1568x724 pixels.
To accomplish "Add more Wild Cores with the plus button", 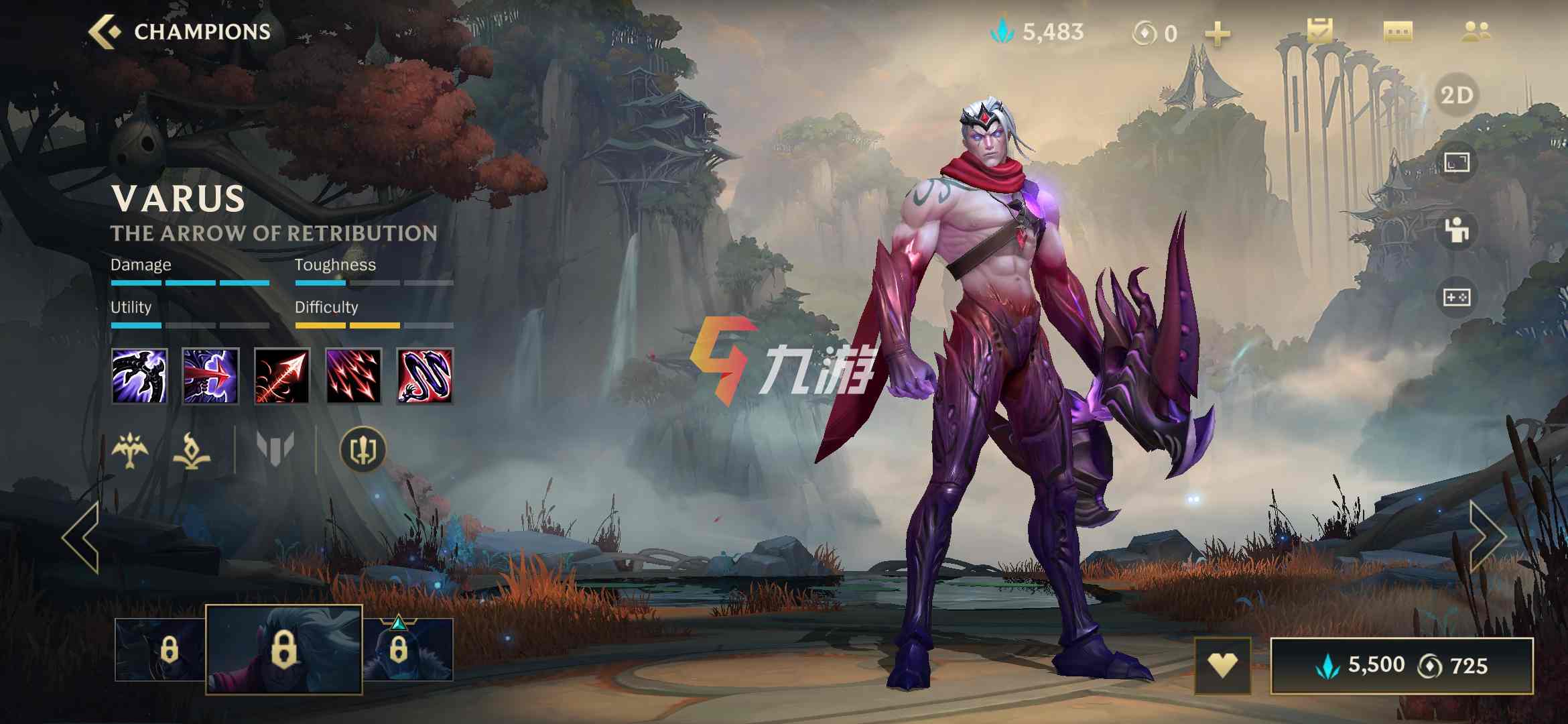I will [1218, 34].
